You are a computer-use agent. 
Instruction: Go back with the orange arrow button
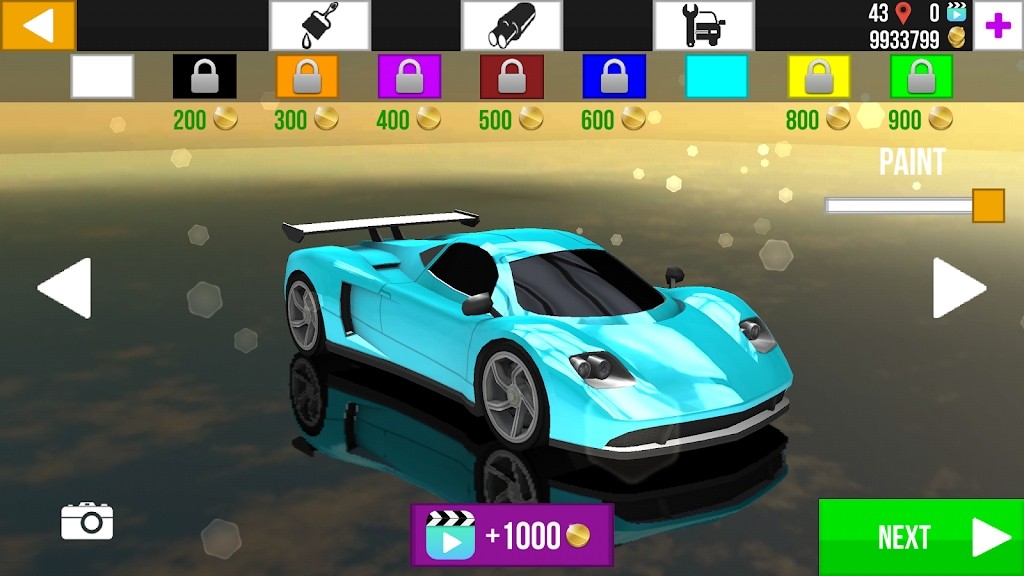(x=38, y=25)
